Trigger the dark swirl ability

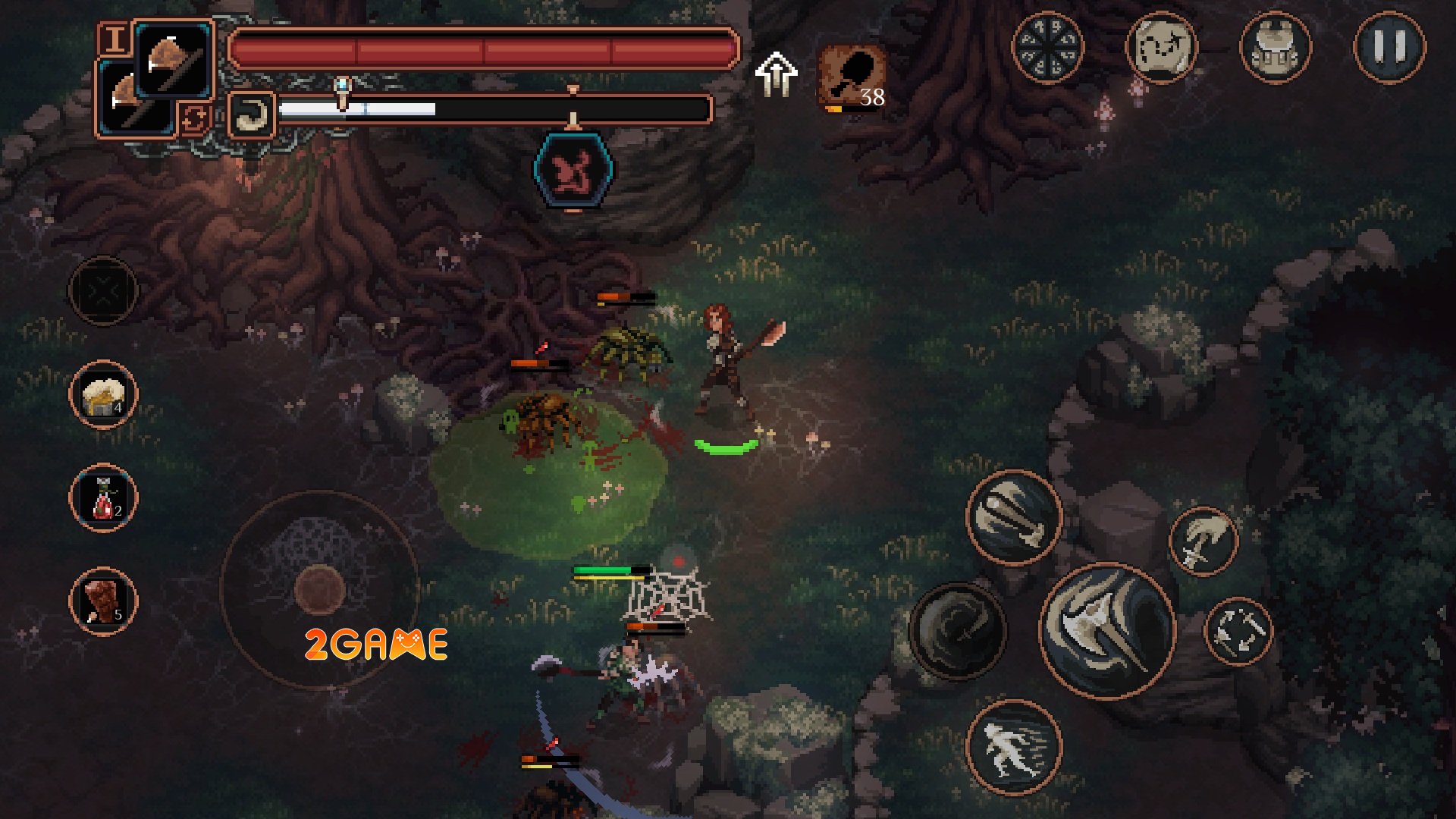pos(957,630)
